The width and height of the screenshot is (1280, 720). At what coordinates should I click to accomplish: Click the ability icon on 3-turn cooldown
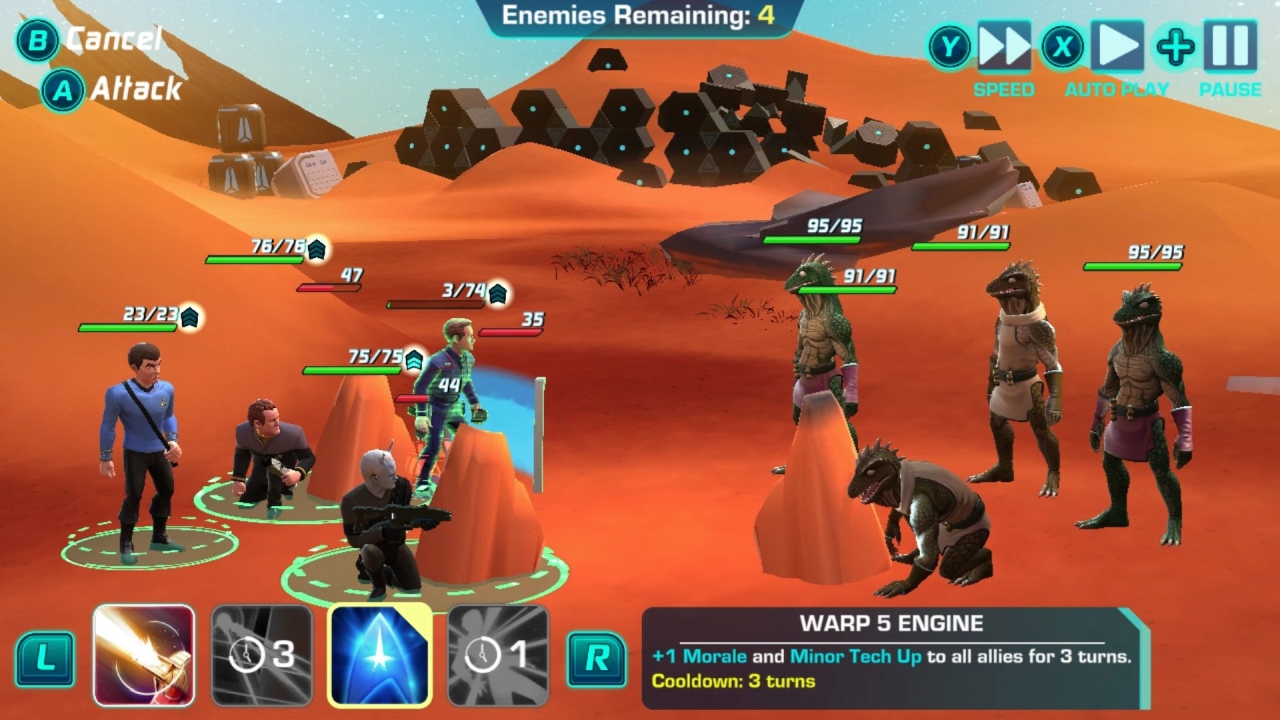click(258, 651)
